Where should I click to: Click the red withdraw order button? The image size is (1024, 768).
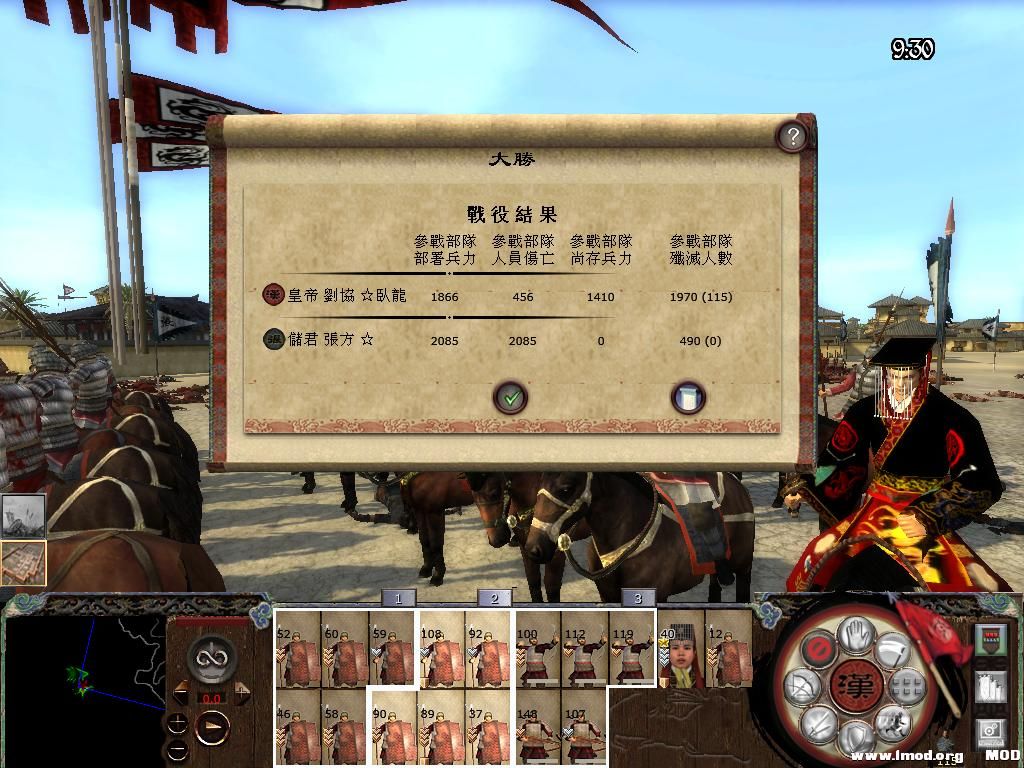tap(818, 651)
